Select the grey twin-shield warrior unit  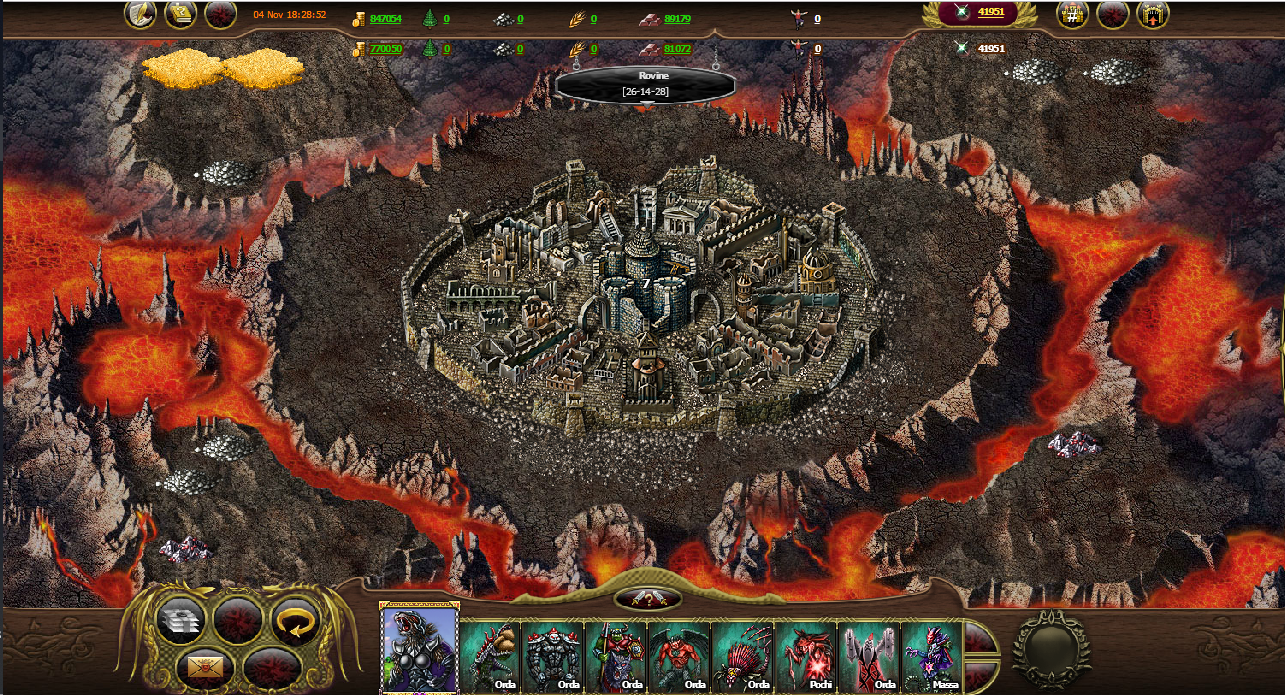pos(868,656)
